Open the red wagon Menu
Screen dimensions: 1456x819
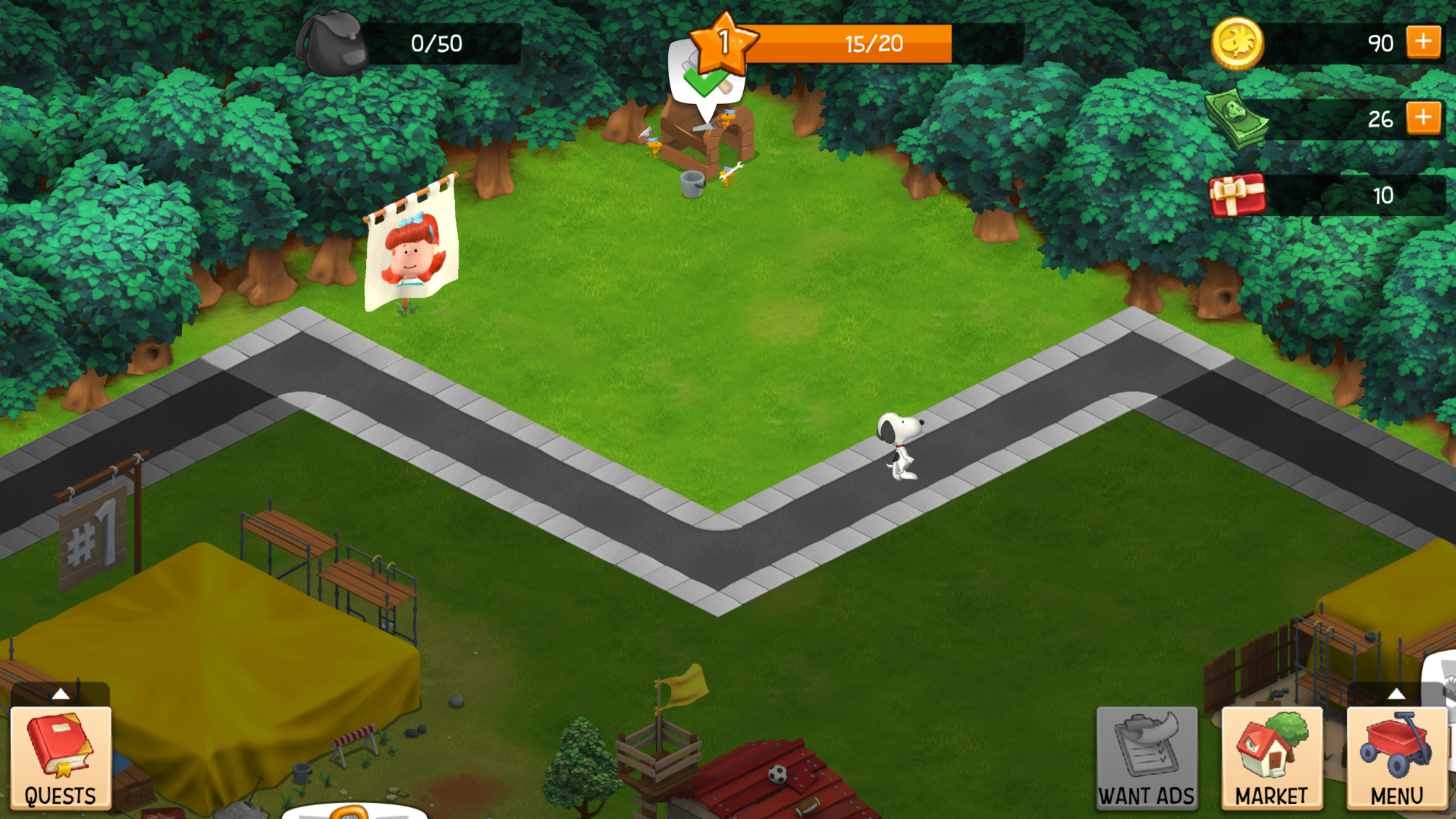point(1396,759)
